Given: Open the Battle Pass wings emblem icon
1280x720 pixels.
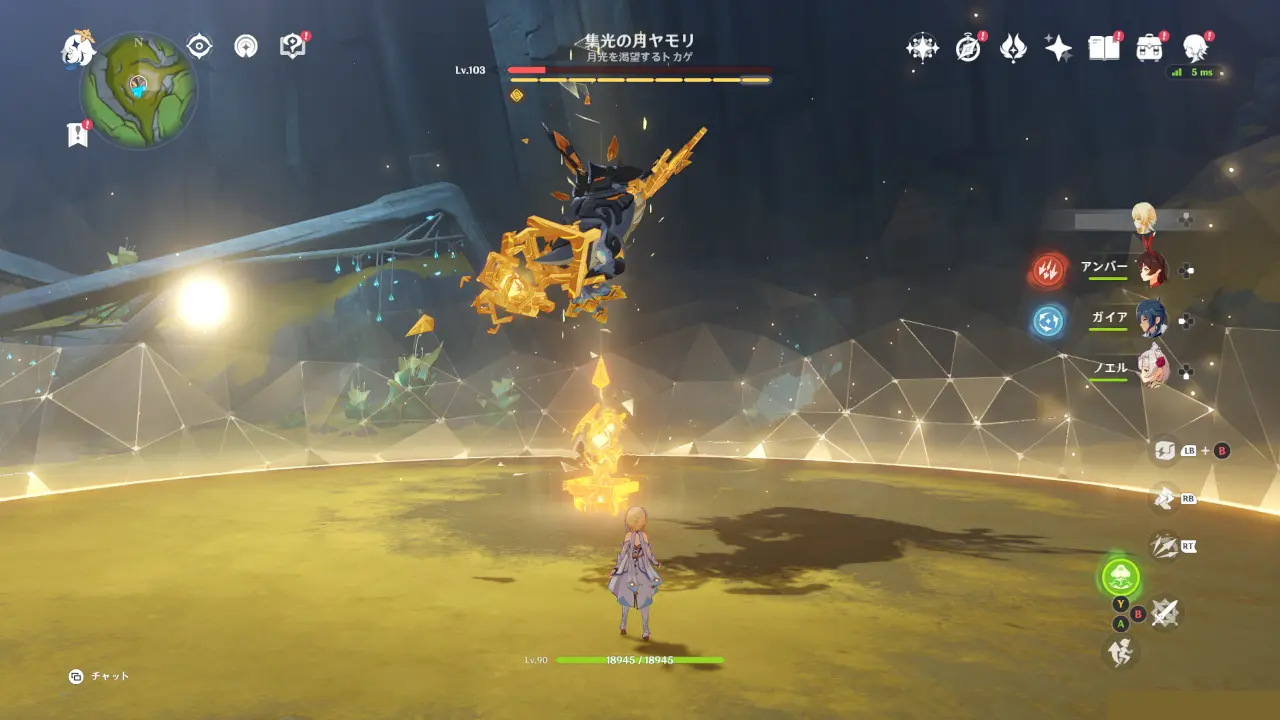Looking at the screenshot, I should click(1013, 47).
